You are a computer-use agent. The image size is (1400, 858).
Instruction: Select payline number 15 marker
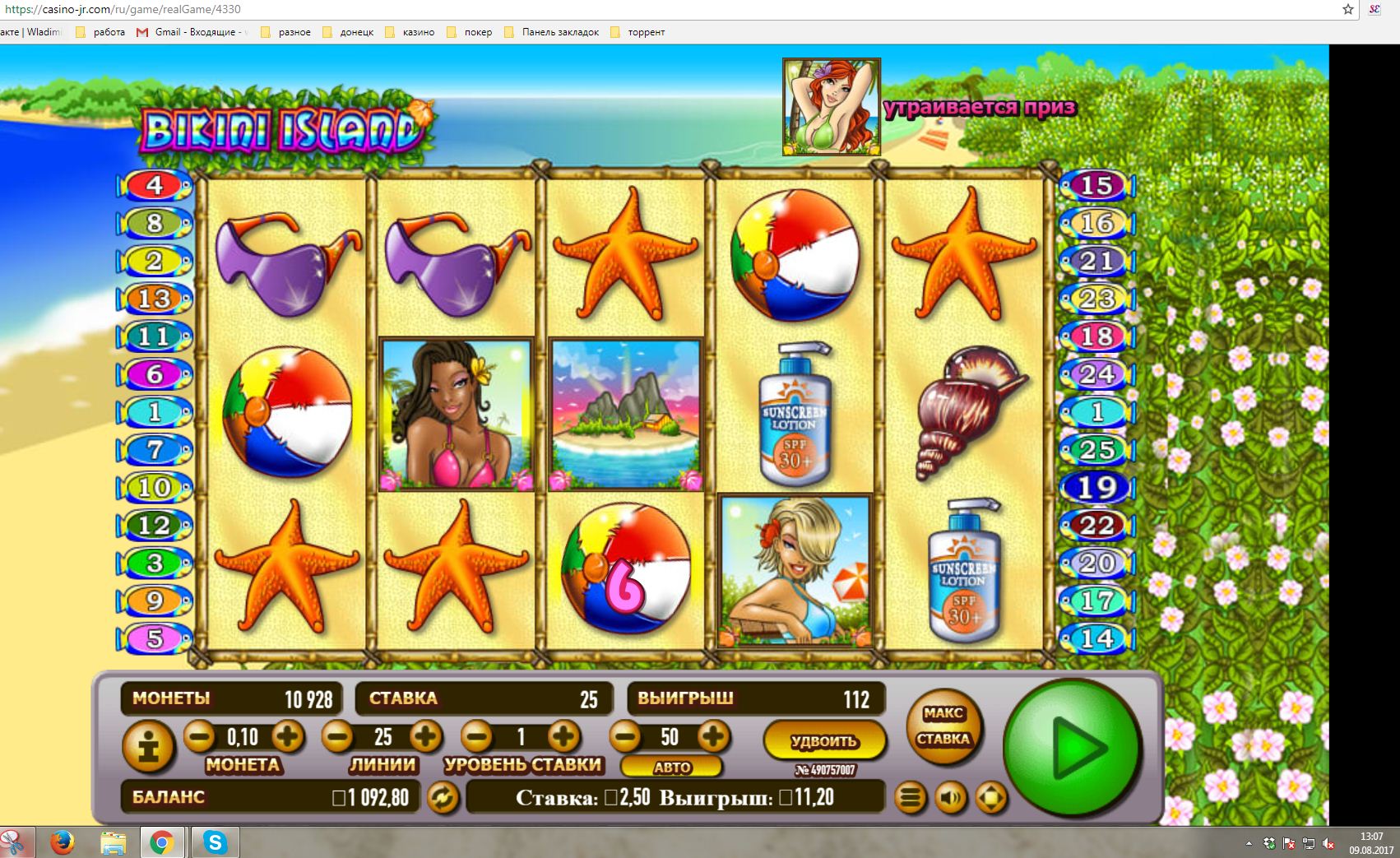tap(1096, 186)
